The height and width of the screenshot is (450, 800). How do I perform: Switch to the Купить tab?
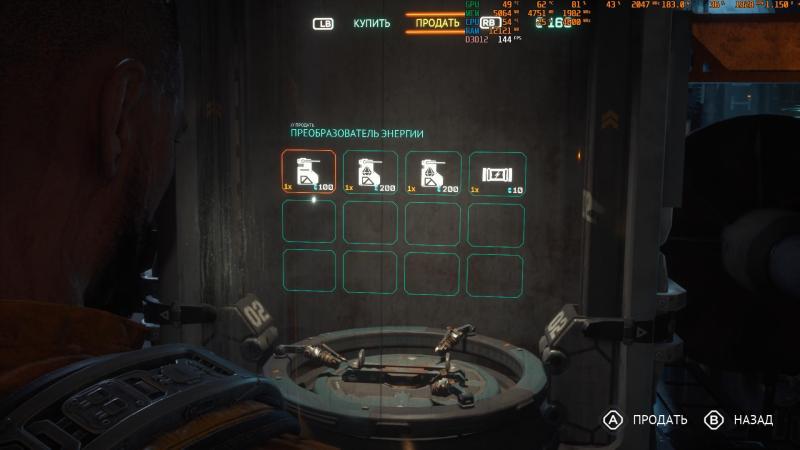tap(371, 22)
